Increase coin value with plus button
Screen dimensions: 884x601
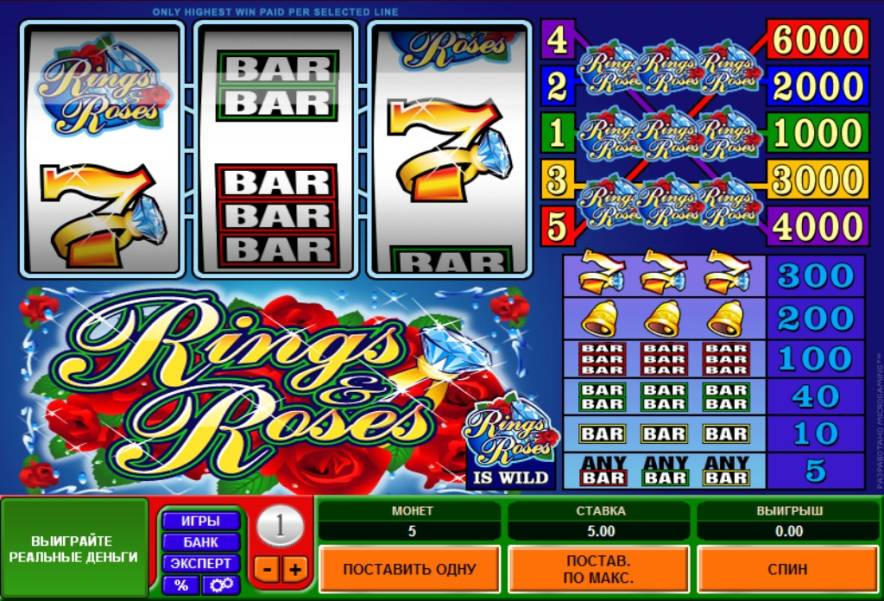(x=294, y=570)
